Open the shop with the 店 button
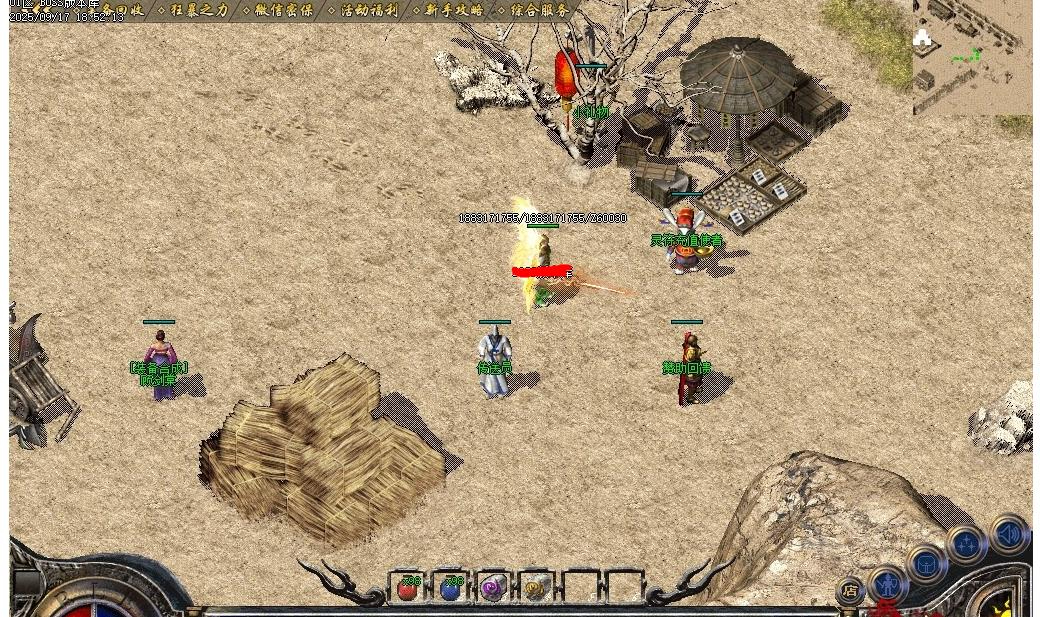1040x617 pixels. coord(850,590)
